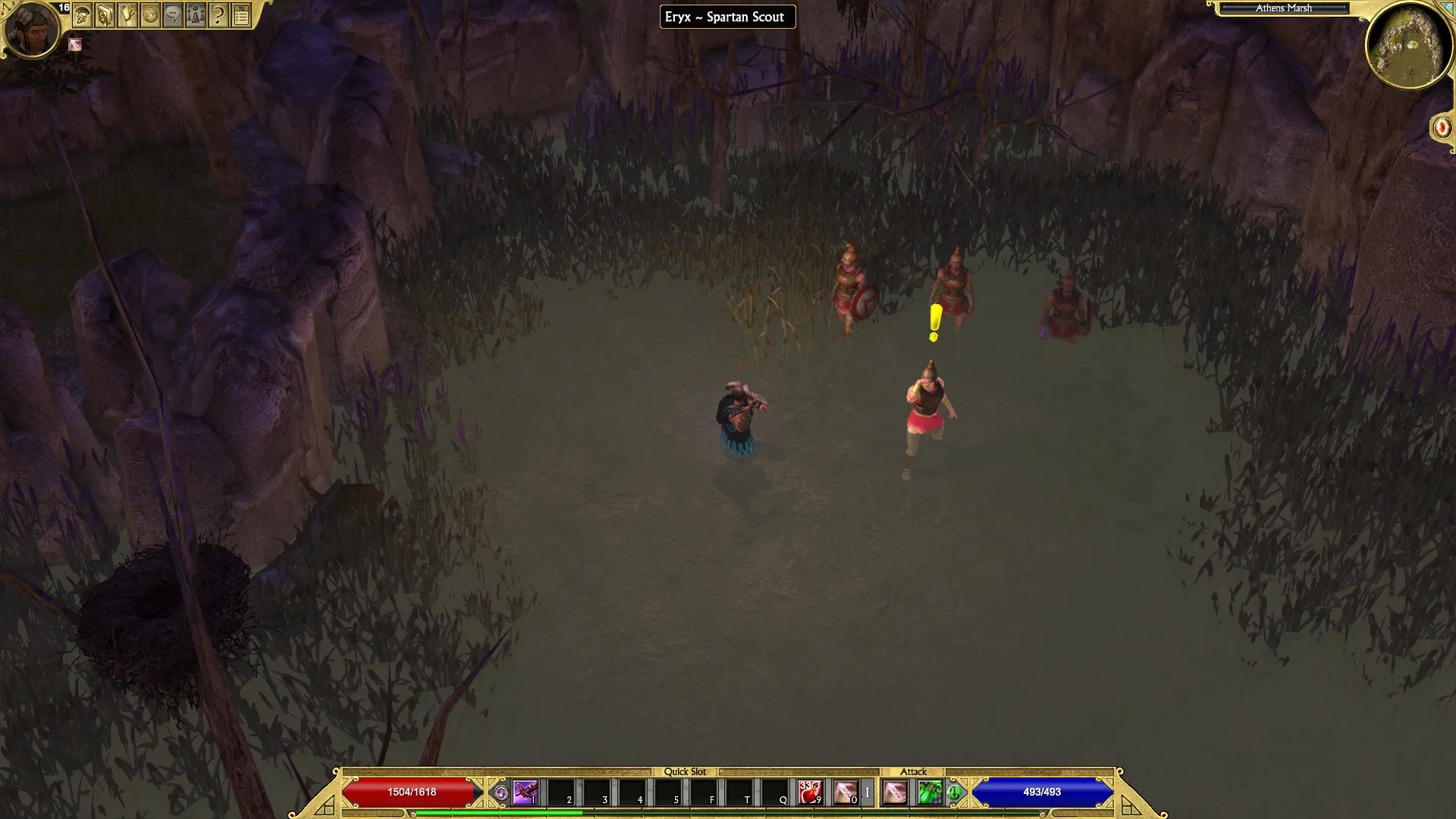This screenshot has height=819, width=1456.
Task: Click the active buff icon under the portrait
Action: coord(74,45)
